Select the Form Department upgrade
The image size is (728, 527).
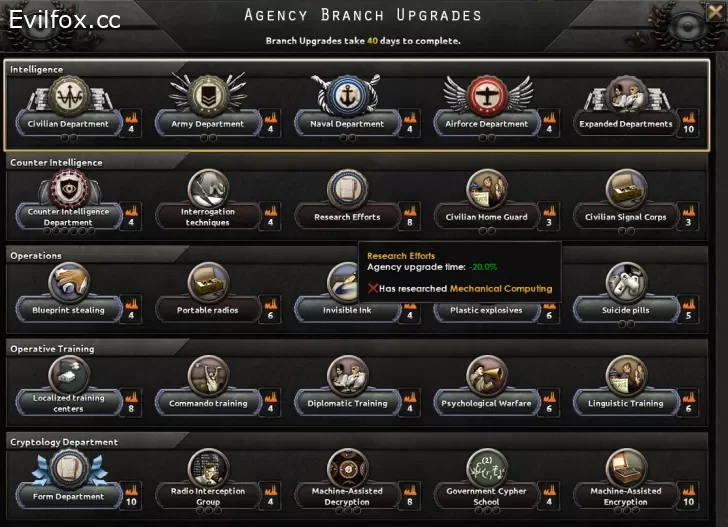tap(67, 496)
